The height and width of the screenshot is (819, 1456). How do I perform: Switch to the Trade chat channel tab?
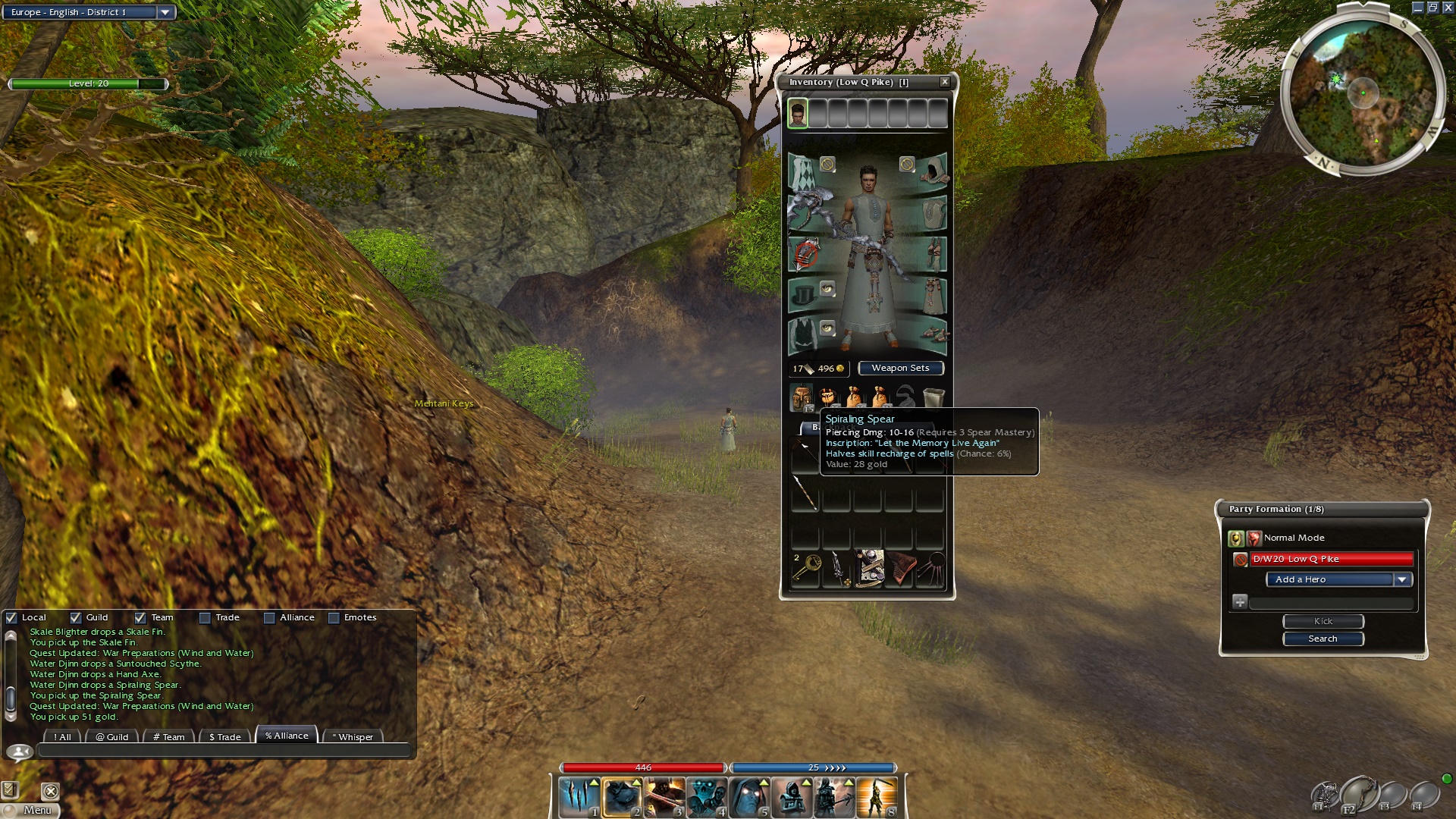click(x=224, y=736)
